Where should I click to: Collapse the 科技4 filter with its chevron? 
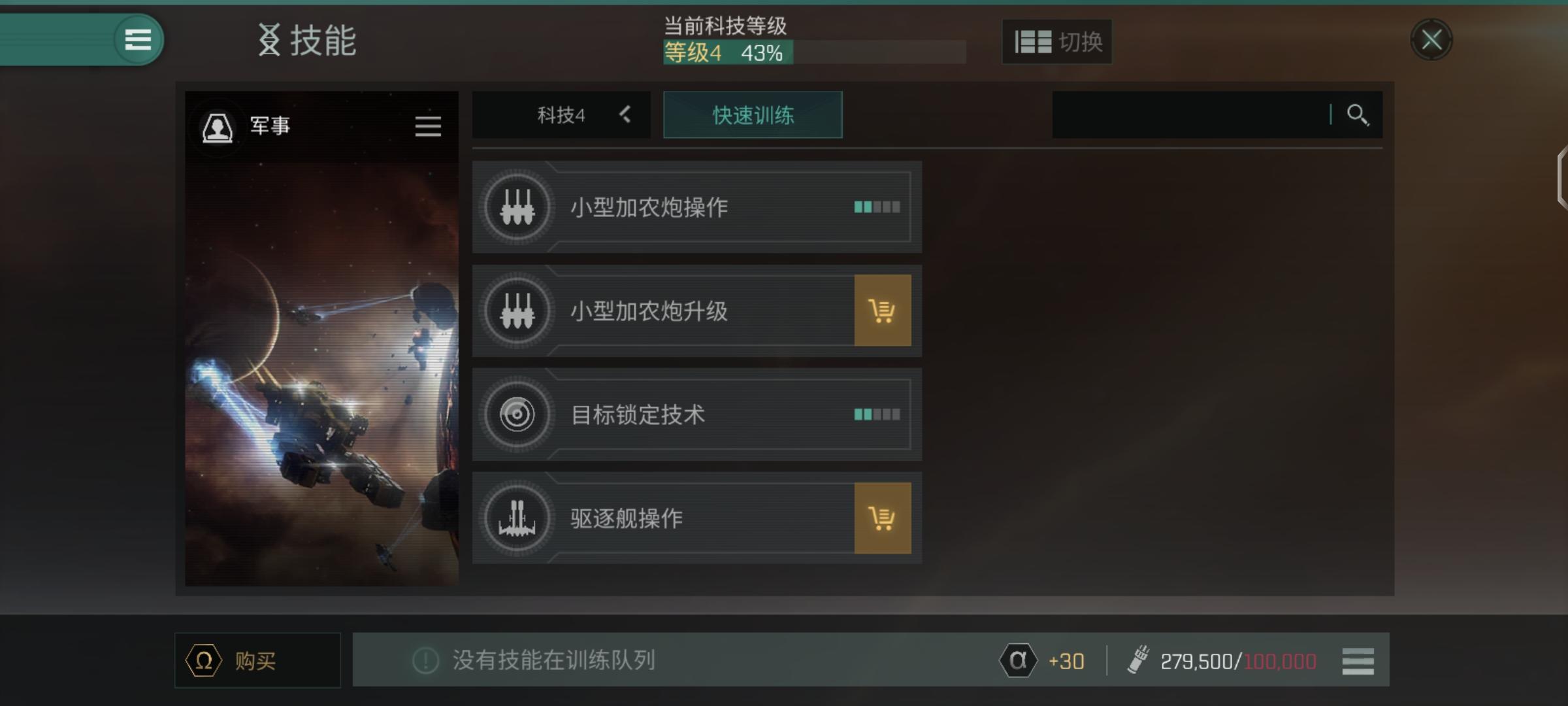click(625, 115)
